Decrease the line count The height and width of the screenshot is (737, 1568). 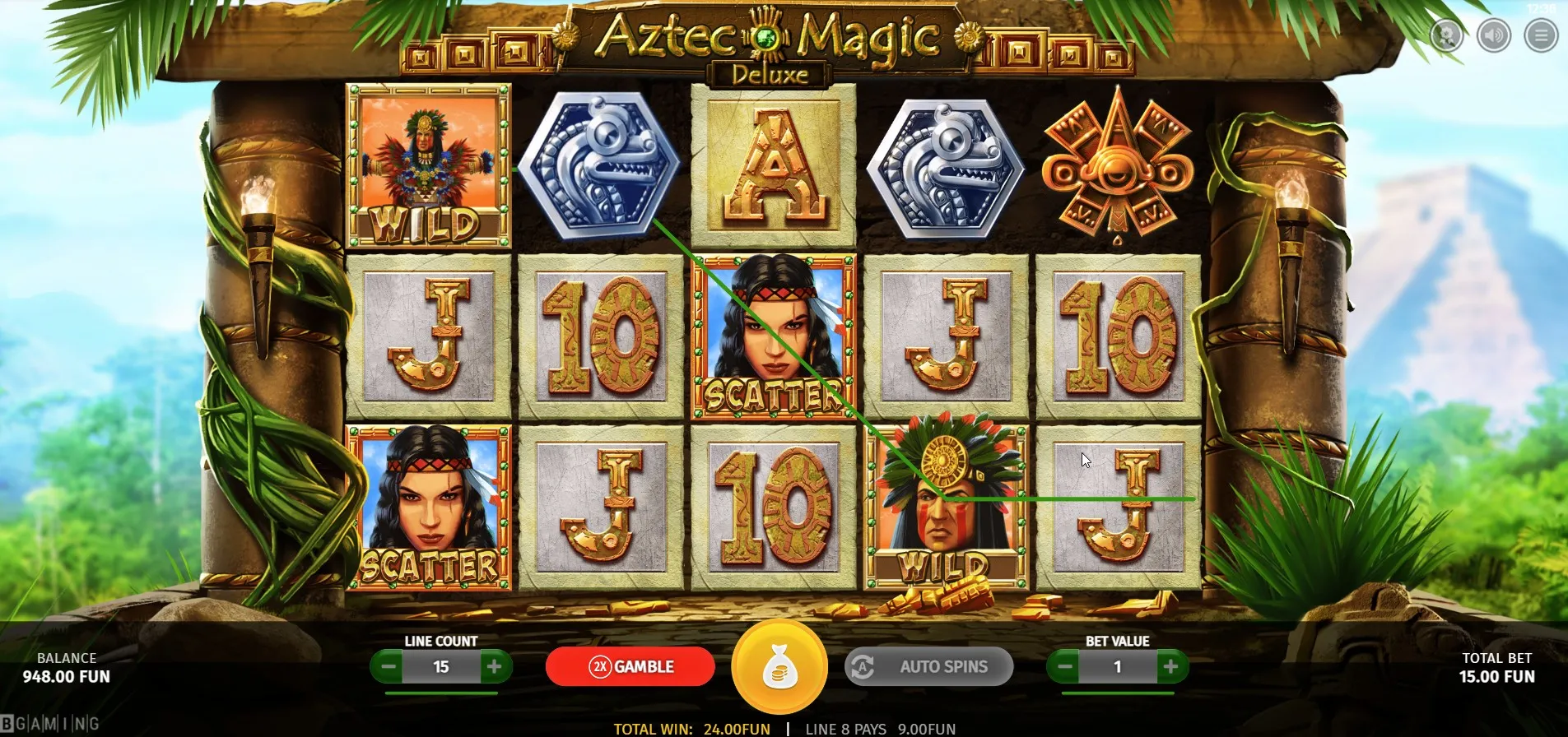click(389, 666)
